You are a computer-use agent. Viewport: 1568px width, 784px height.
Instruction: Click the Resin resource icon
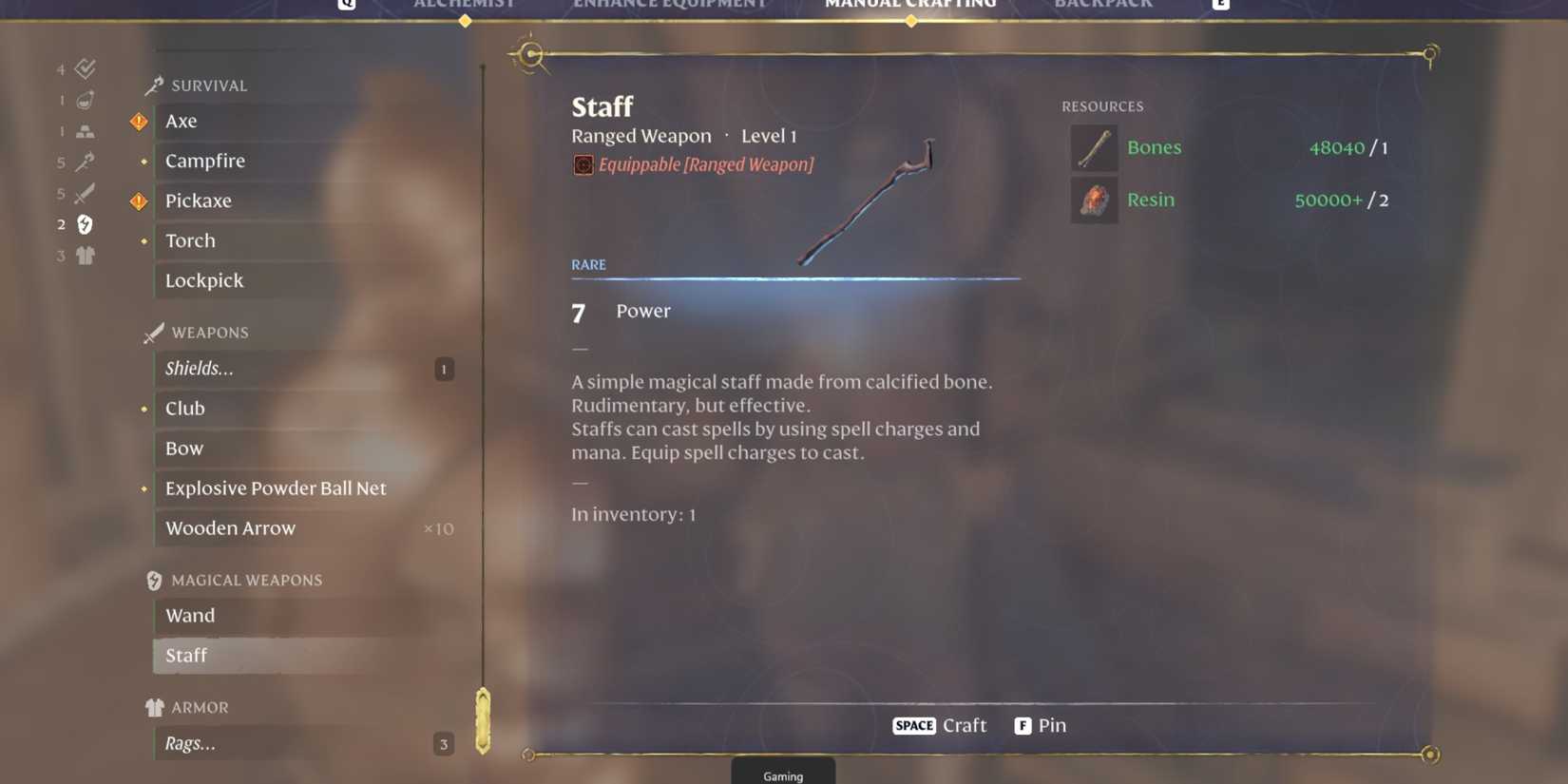pyautogui.click(x=1094, y=200)
